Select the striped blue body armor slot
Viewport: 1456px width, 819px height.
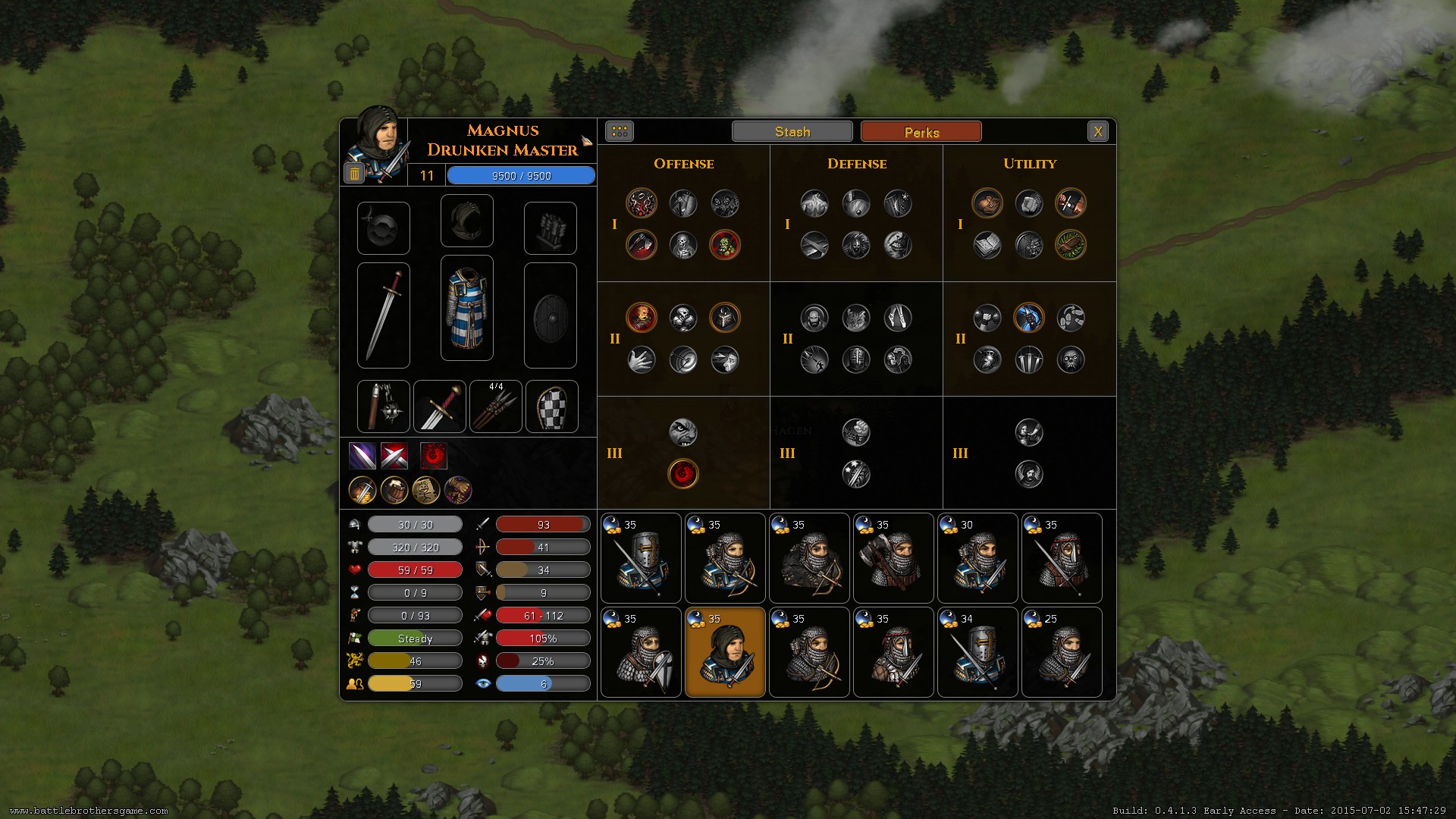coord(467,308)
